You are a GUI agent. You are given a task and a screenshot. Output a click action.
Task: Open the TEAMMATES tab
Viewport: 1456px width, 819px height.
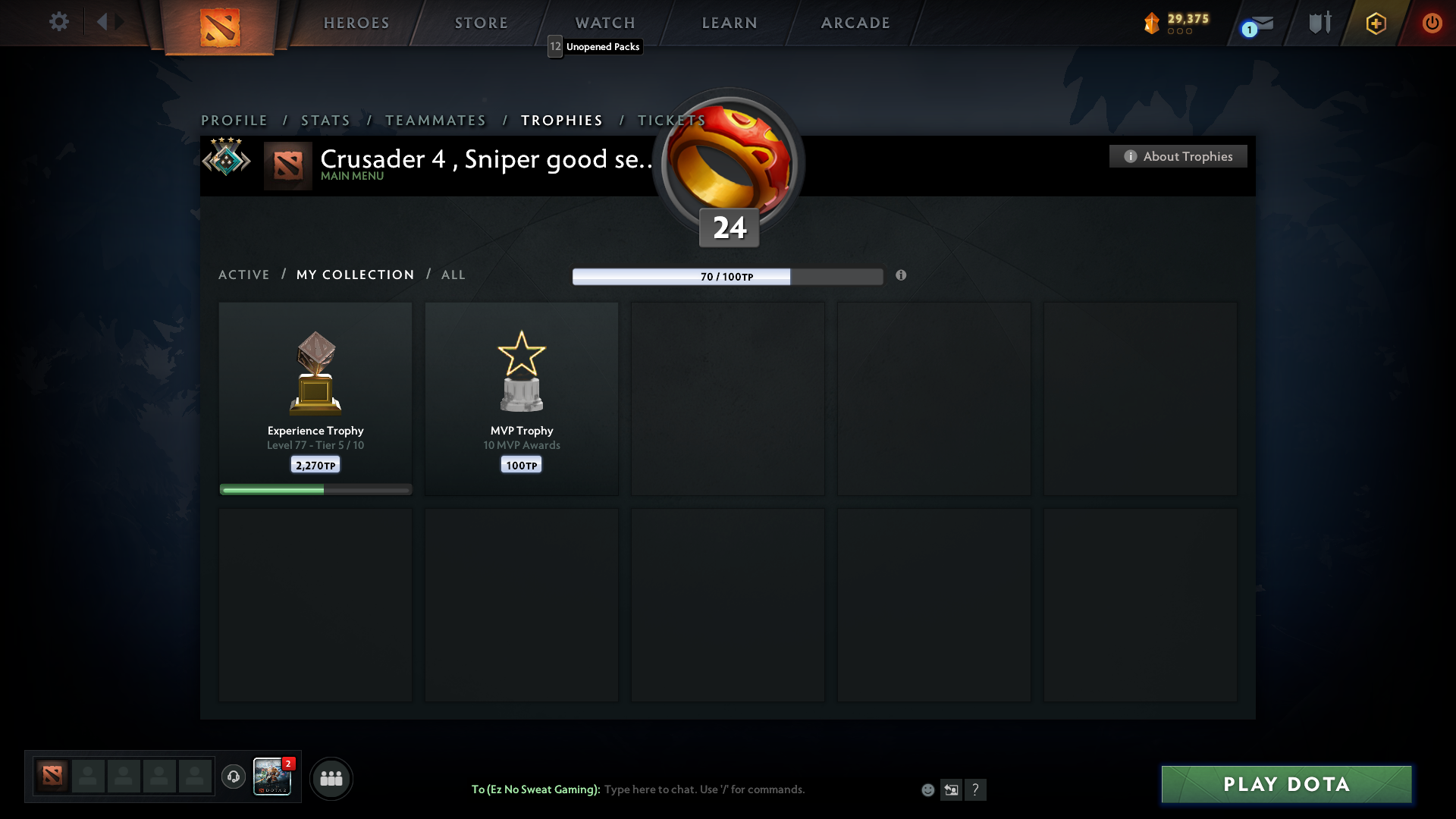point(435,120)
